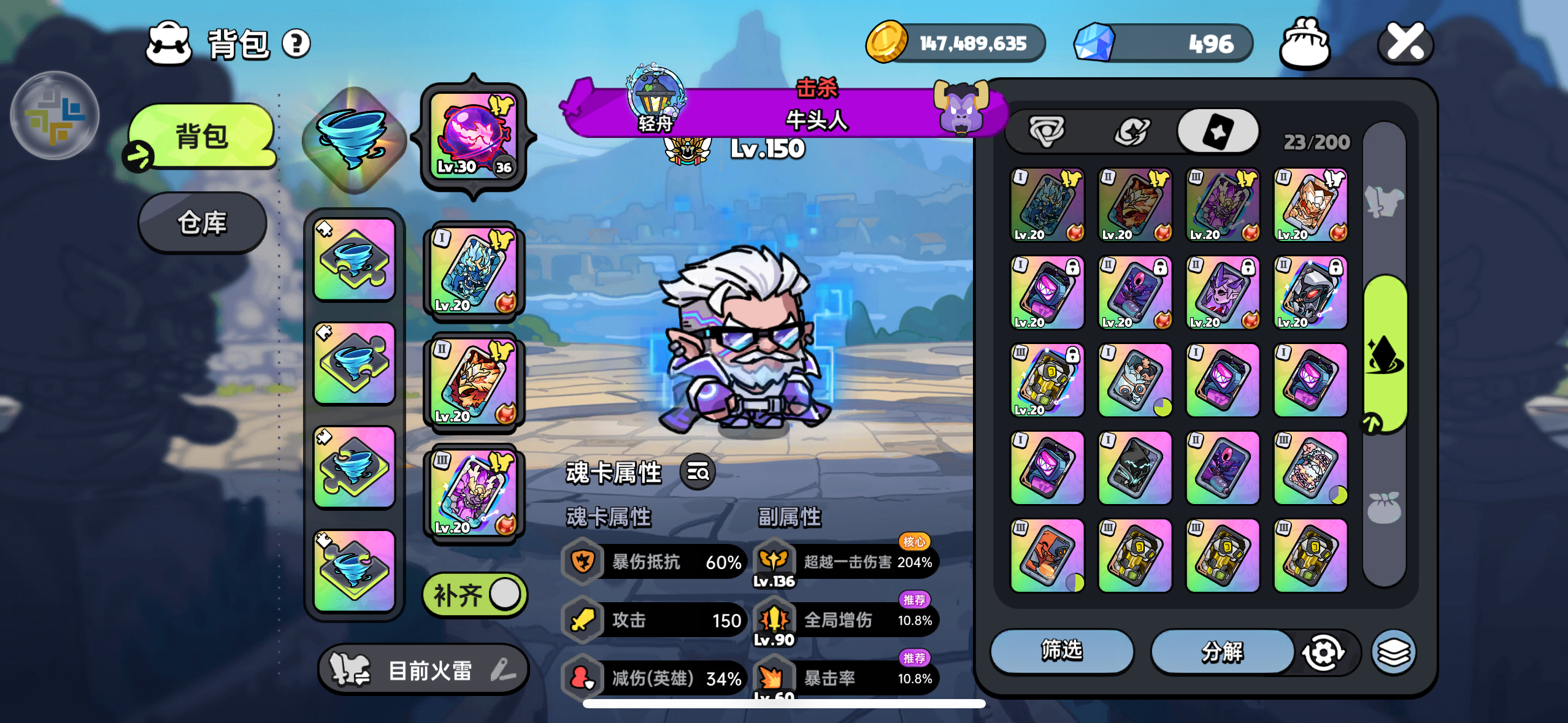Open the 目前火雷 loadout selector
The width and height of the screenshot is (1568, 723).
[x=423, y=670]
